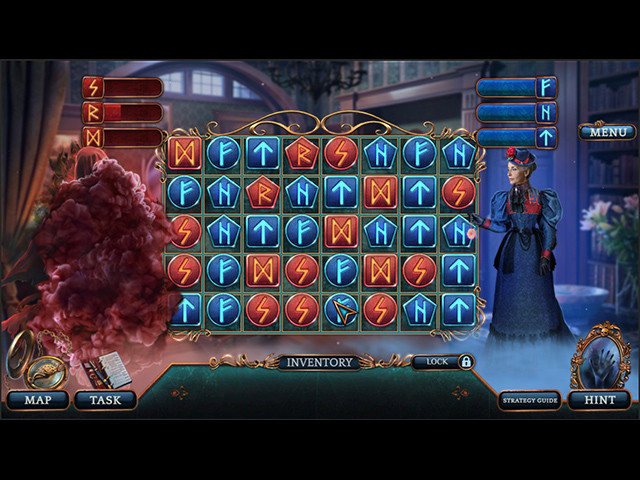
Task: Open the Strategy Guide
Action: [x=530, y=400]
